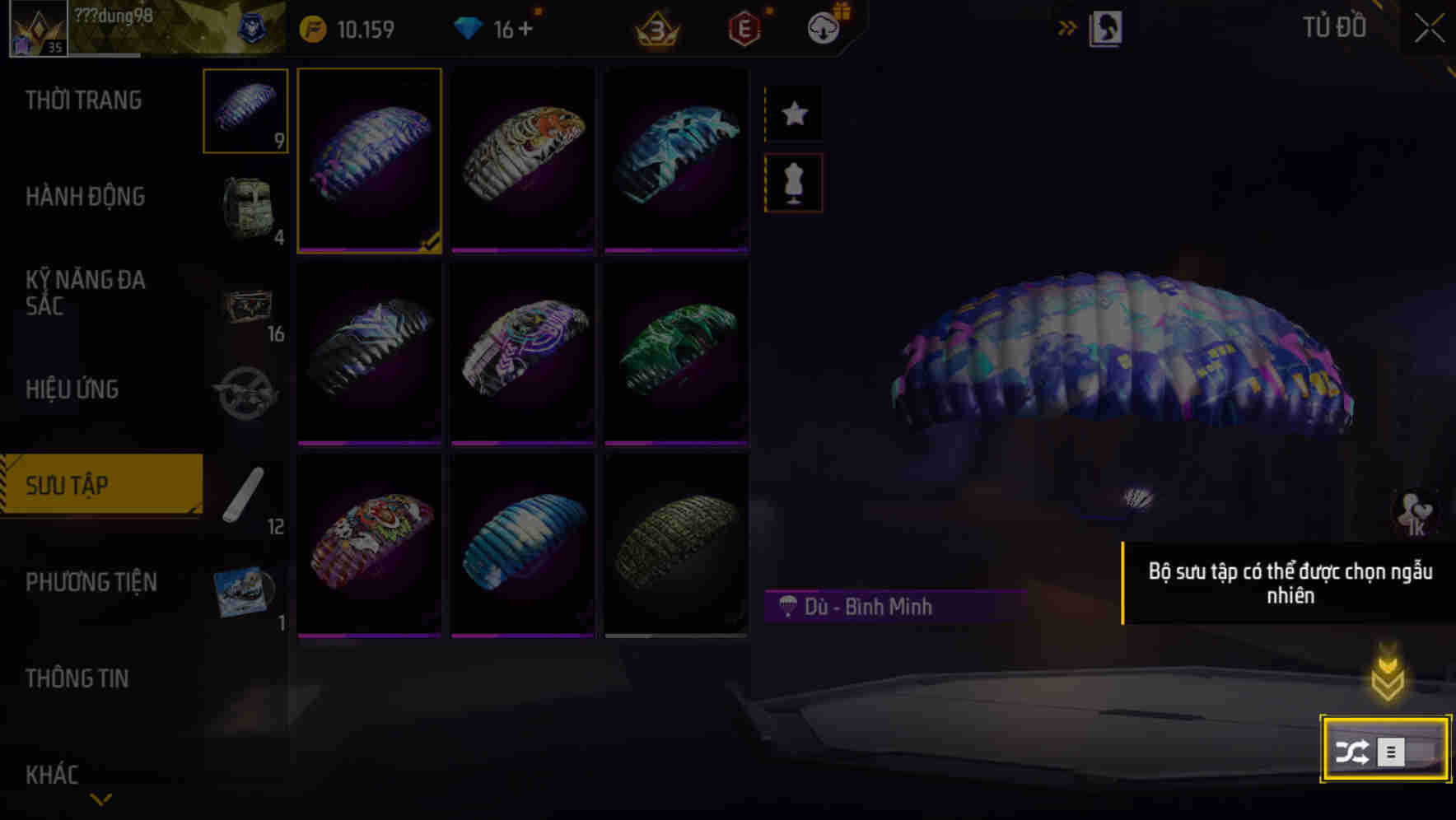Open the diamond top-up with the diamond icon
1456x820 pixels.
click(x=469, y=27)
